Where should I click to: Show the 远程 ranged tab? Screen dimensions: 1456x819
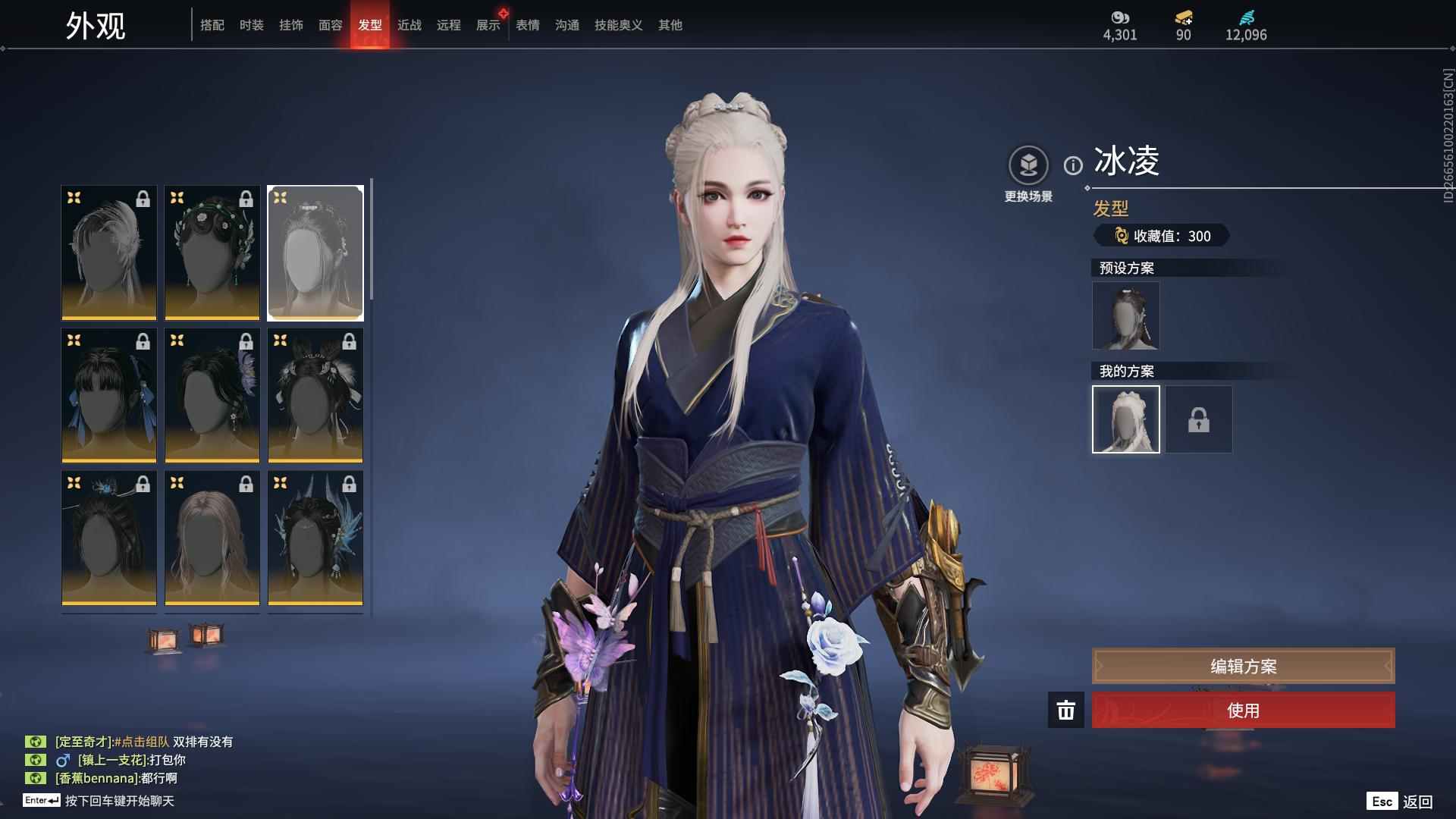pyautogui.click(x=449, y=25)
